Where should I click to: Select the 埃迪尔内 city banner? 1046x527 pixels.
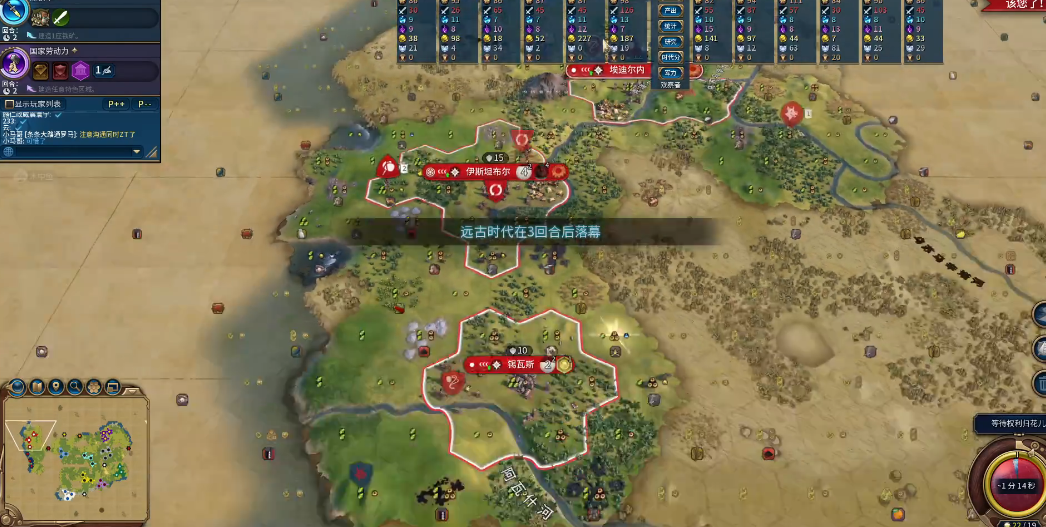point(627,70)
